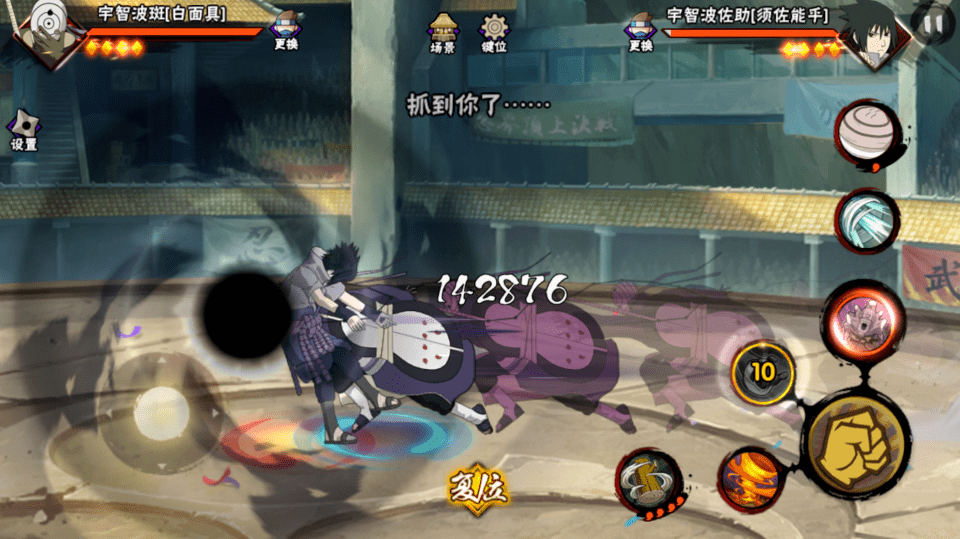Open the 设置 shuriken settings icon
This screenshot has height=539, width=960.
click(24, 131)
